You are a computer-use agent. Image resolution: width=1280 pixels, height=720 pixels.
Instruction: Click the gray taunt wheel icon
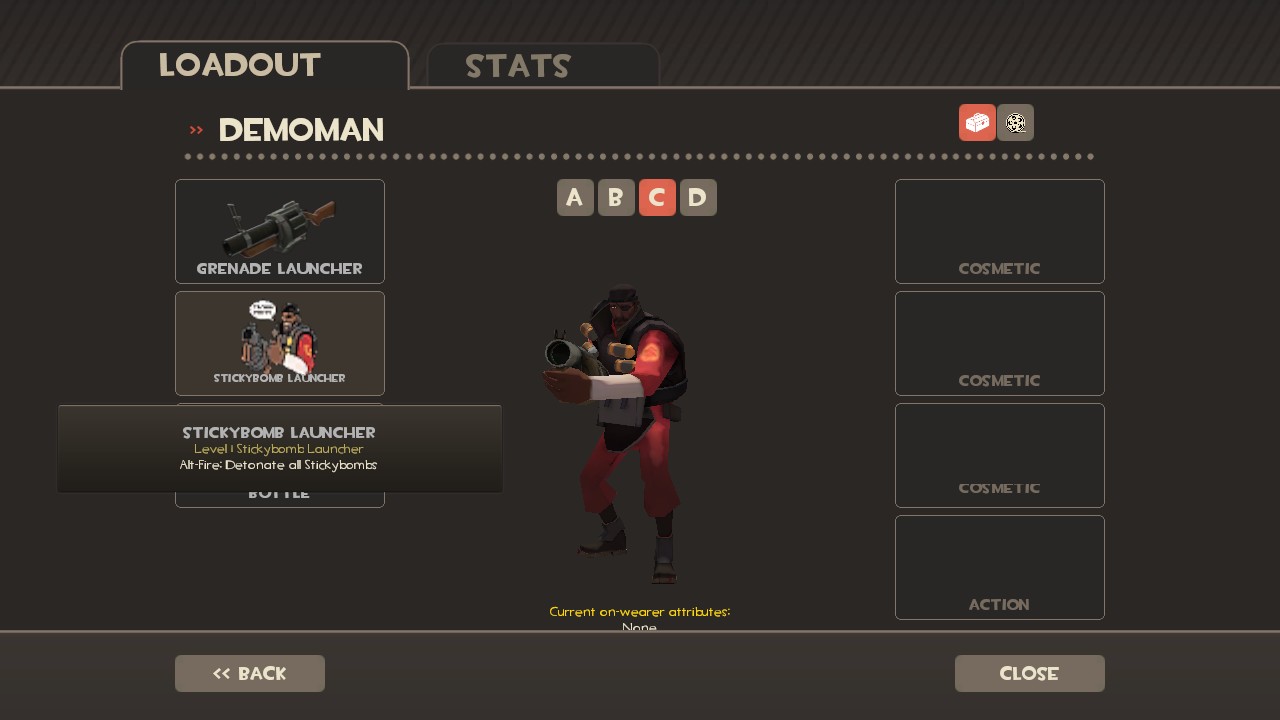tap(1015, 123)
